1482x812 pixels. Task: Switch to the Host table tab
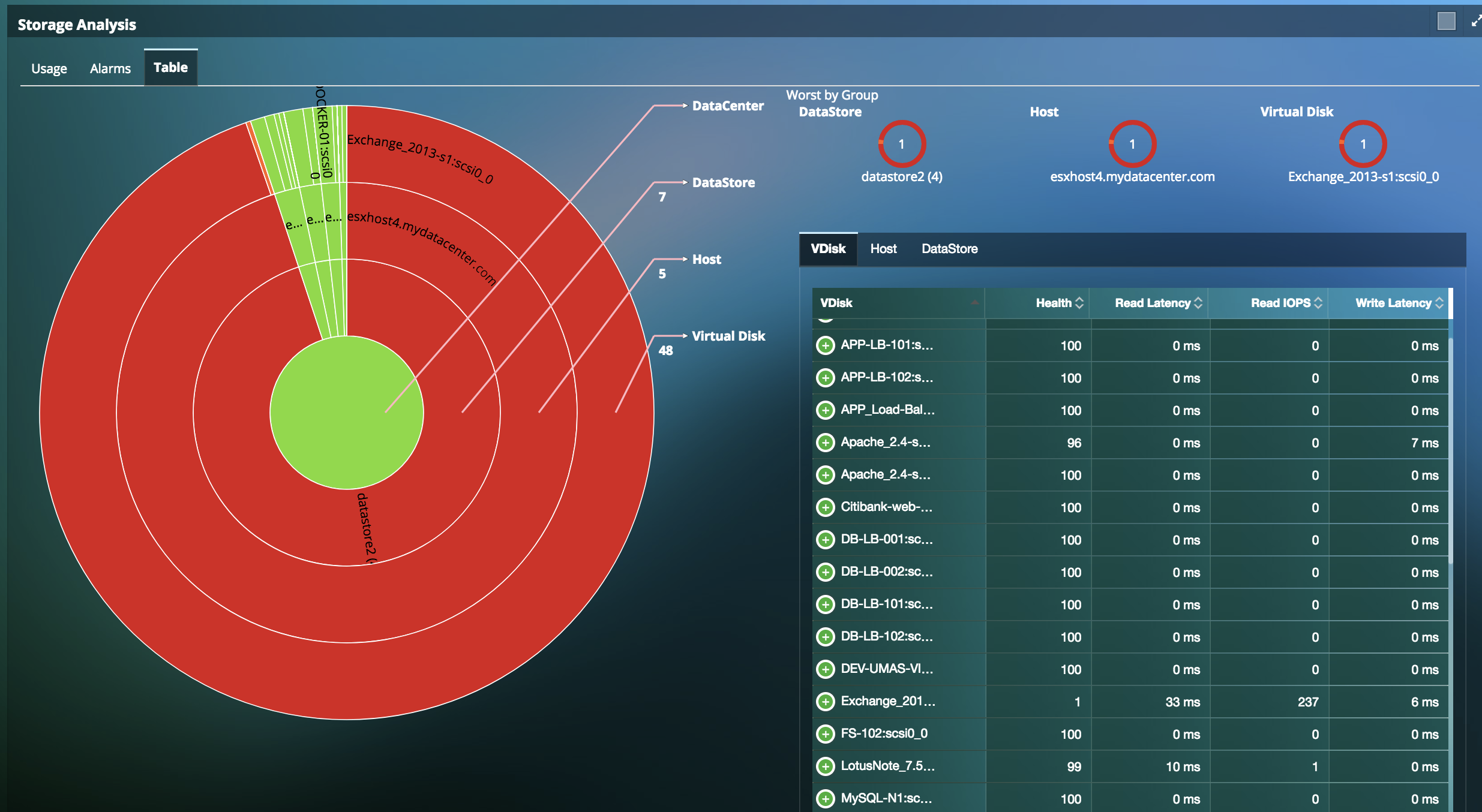[883, 249]
